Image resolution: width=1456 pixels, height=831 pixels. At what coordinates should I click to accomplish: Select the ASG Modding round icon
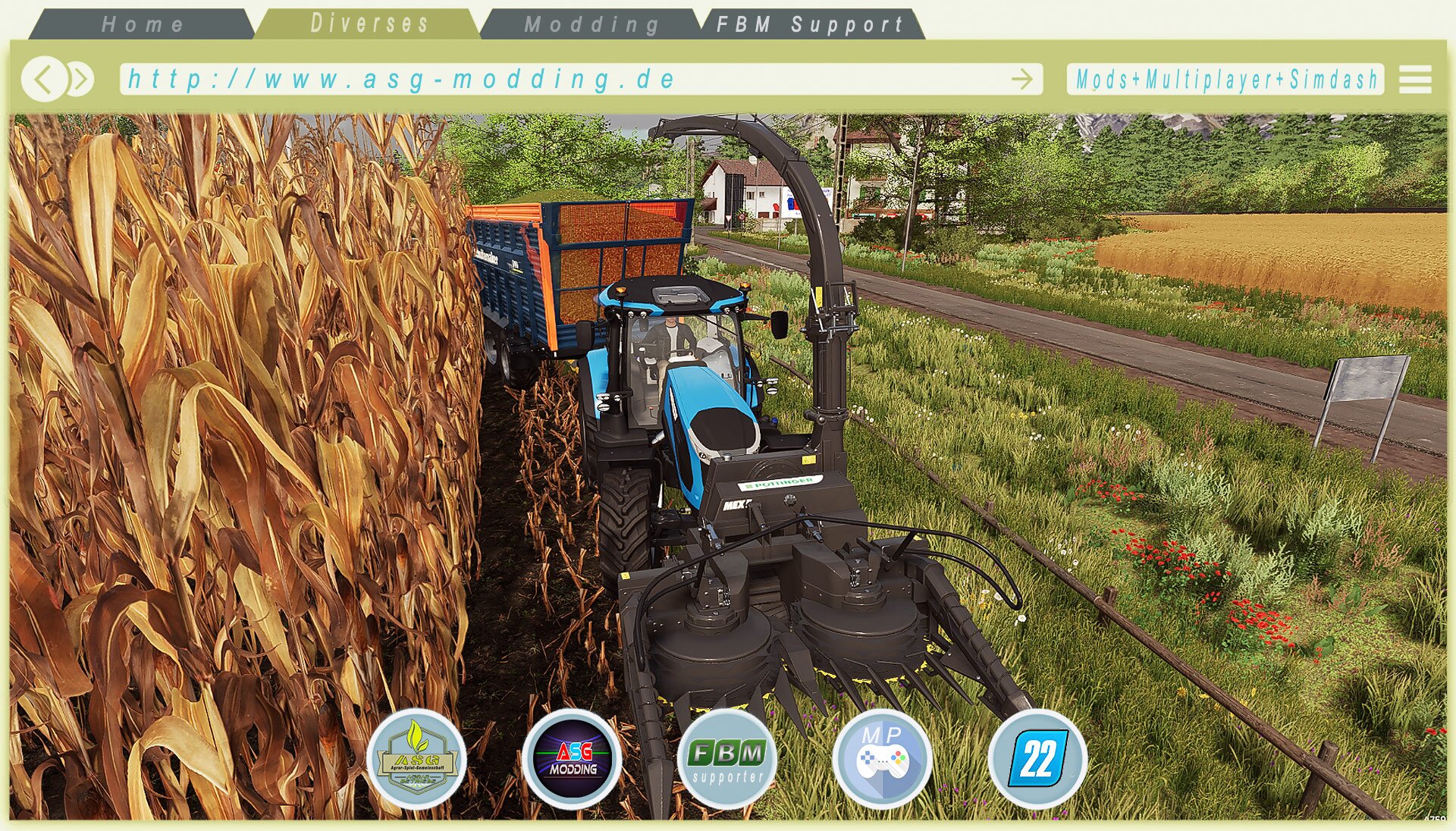[573, 758]
